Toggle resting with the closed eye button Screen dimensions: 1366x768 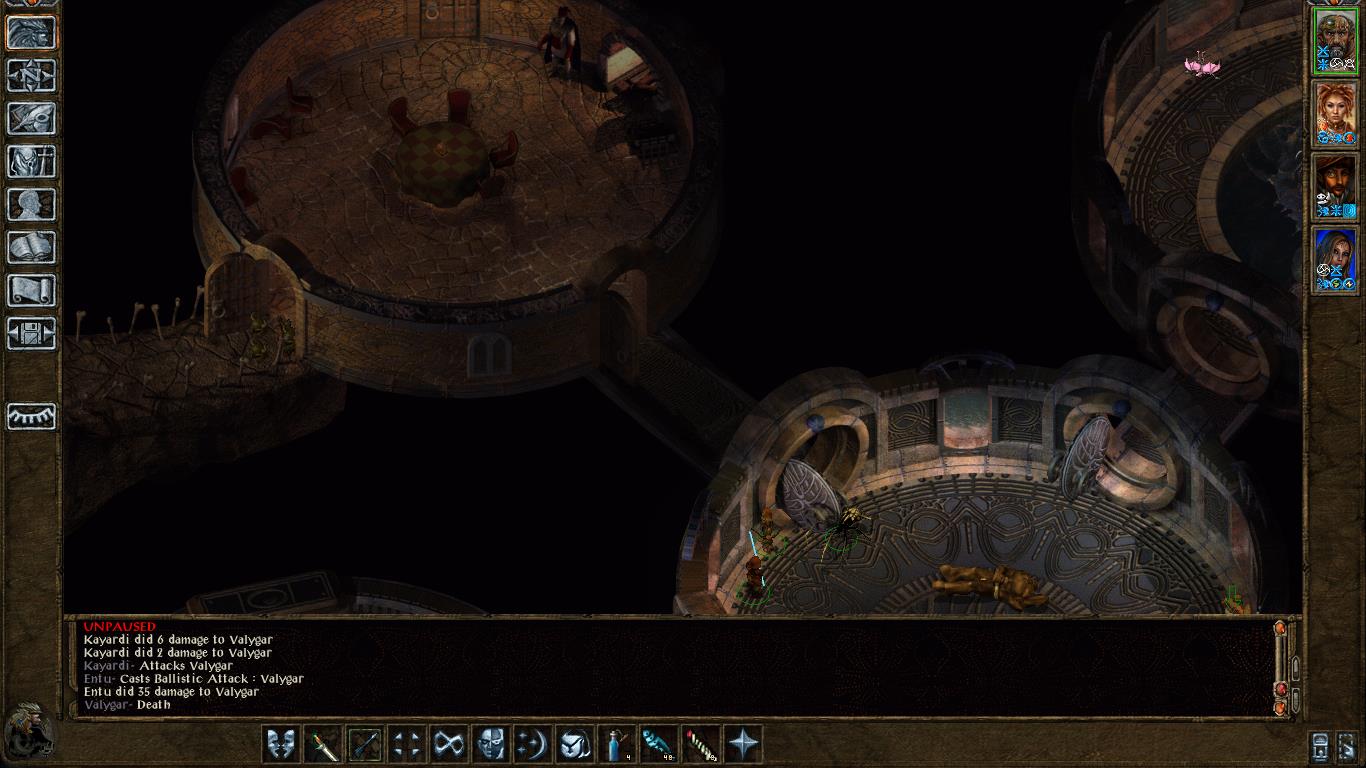(x=31, y=416)
